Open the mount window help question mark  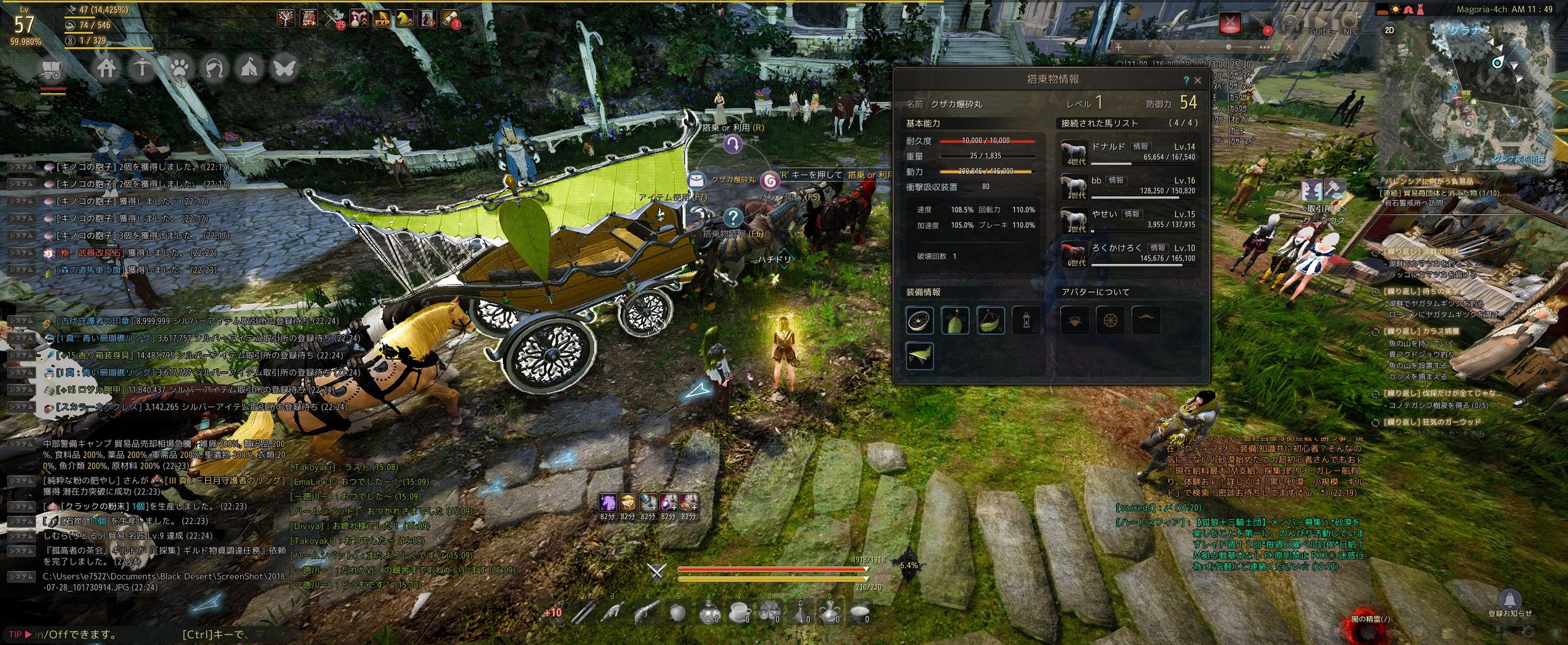1185,81
